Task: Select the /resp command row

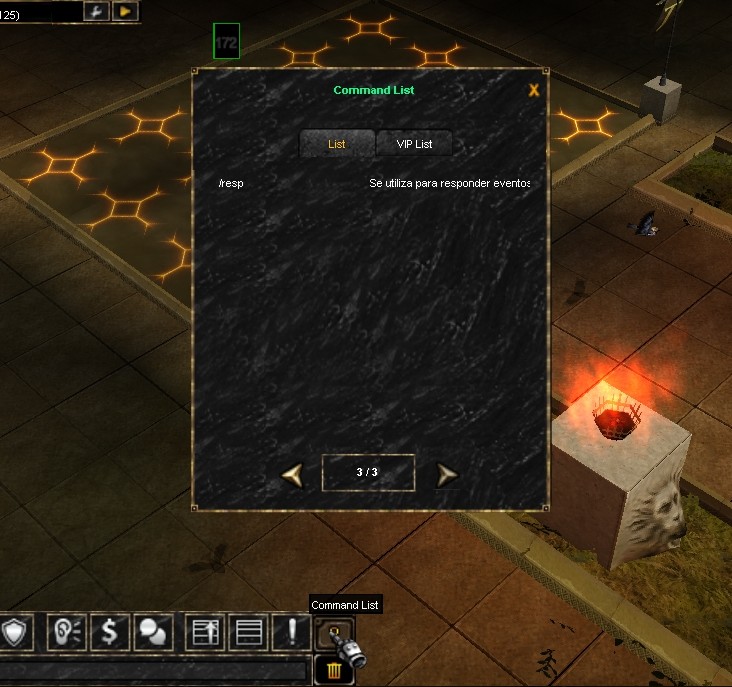Action: click(372, 184)
